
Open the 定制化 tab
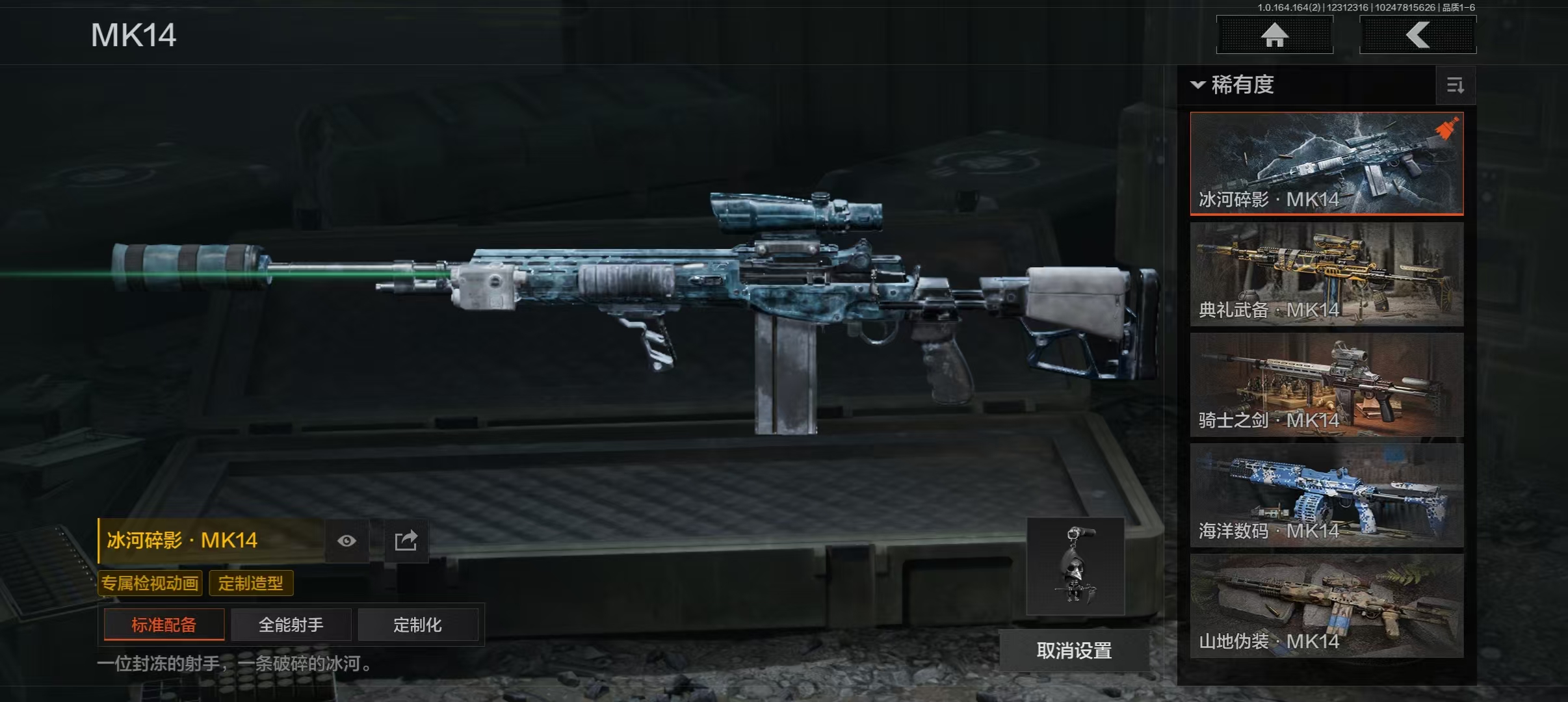pos(417,625)
